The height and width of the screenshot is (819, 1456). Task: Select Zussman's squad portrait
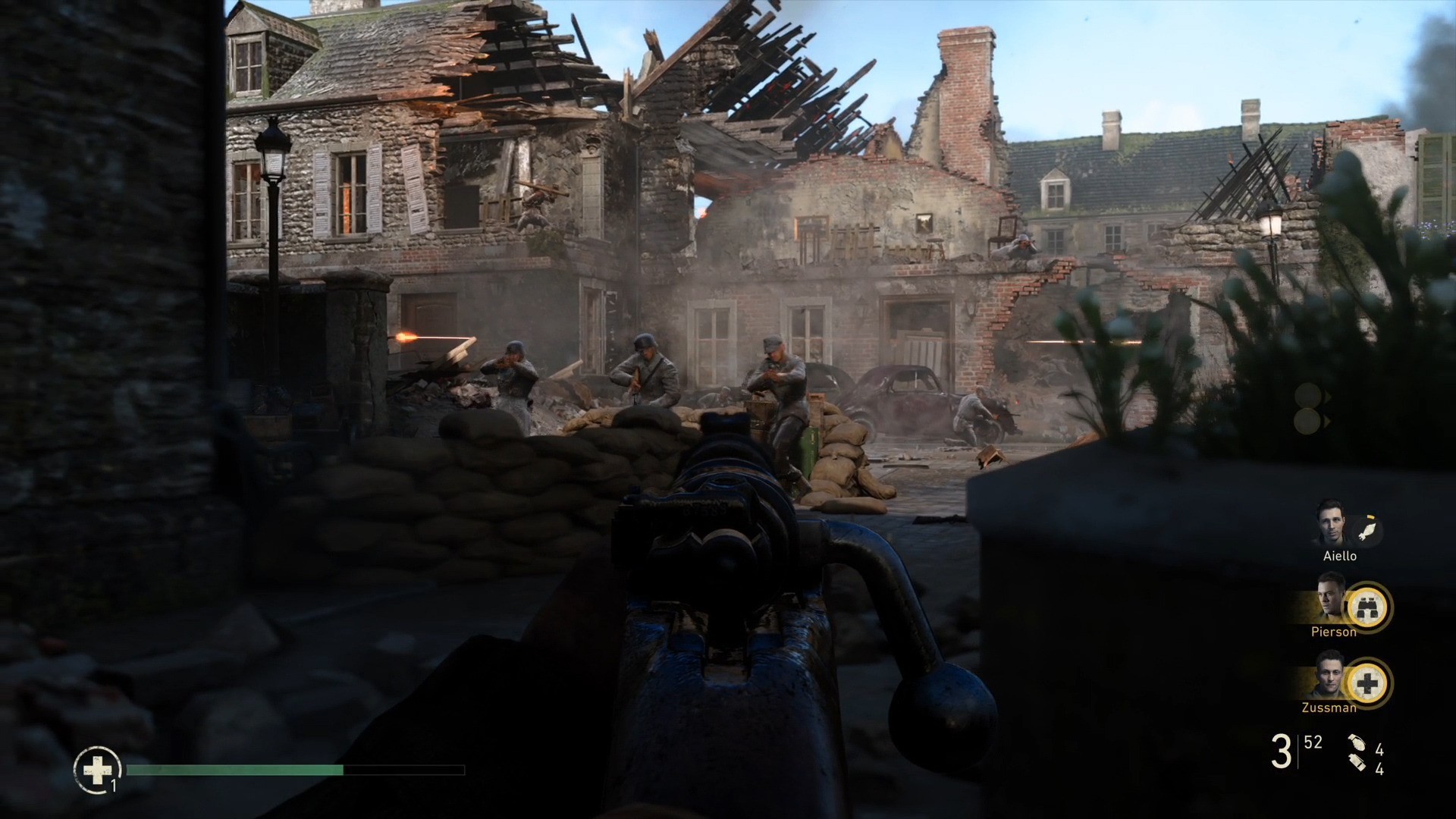coord(1330,676)
